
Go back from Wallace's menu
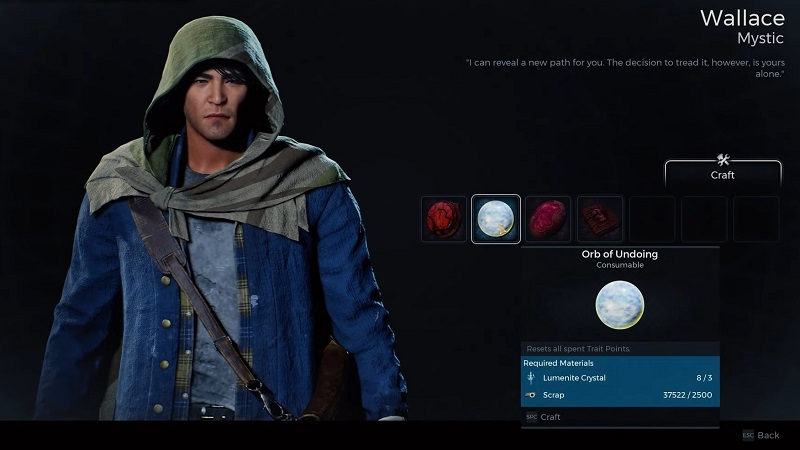pyautogui.click(x=761, y=436)
